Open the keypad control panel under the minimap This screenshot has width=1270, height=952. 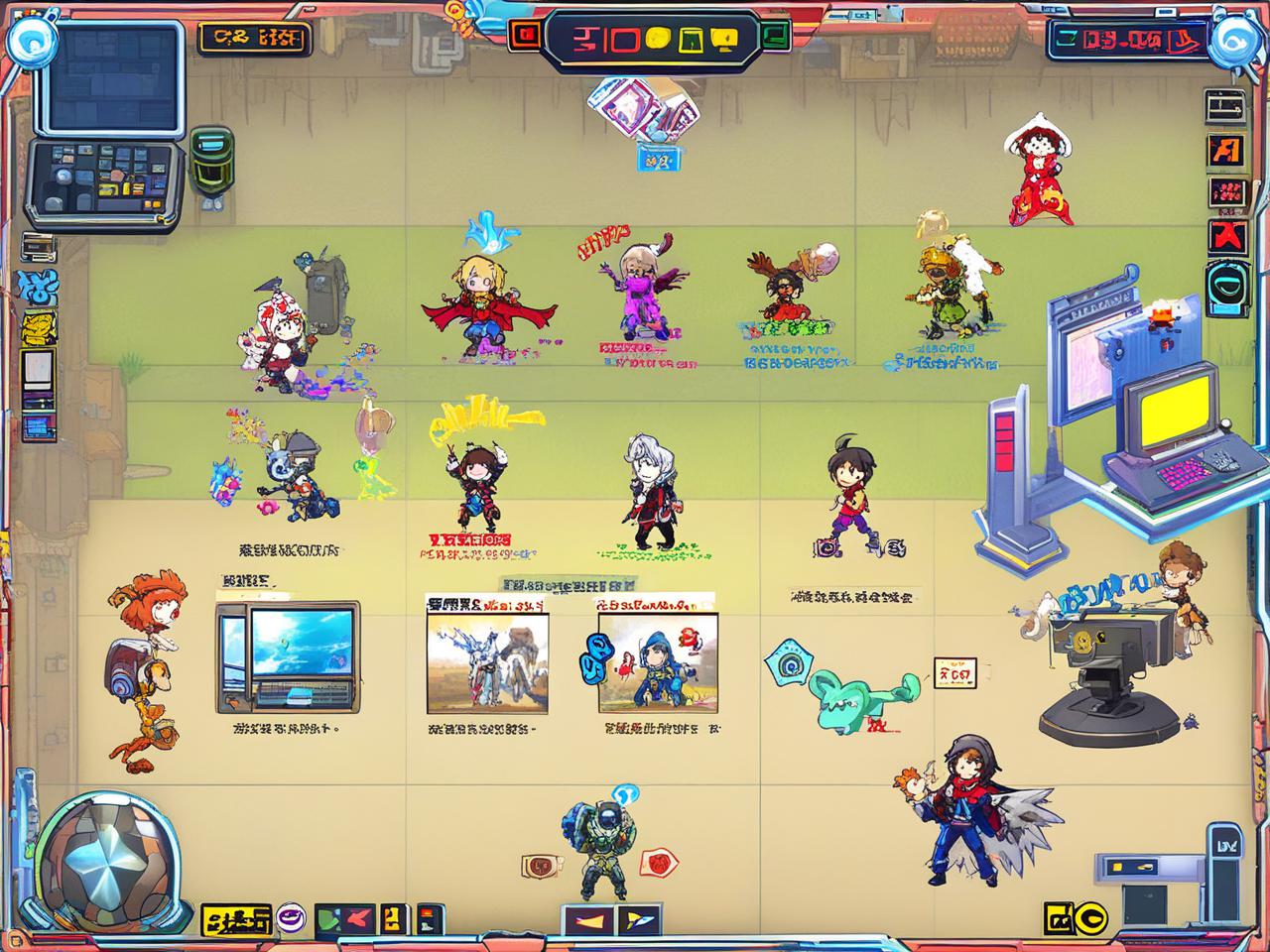tap(105, 179)
